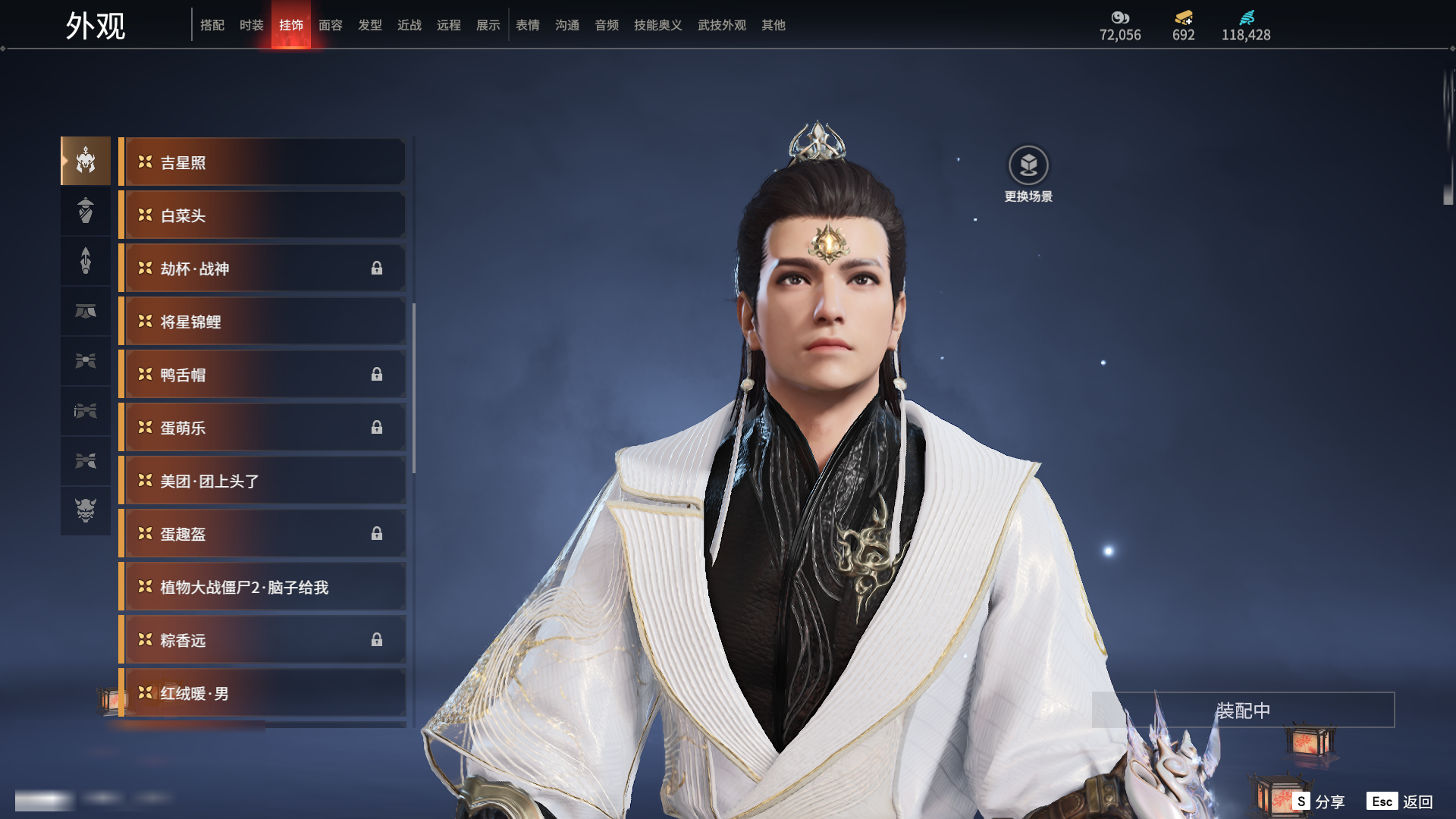Open the 技能奥义 tab
Viewport: 1456px width, 819px height.
coord(657,25)
